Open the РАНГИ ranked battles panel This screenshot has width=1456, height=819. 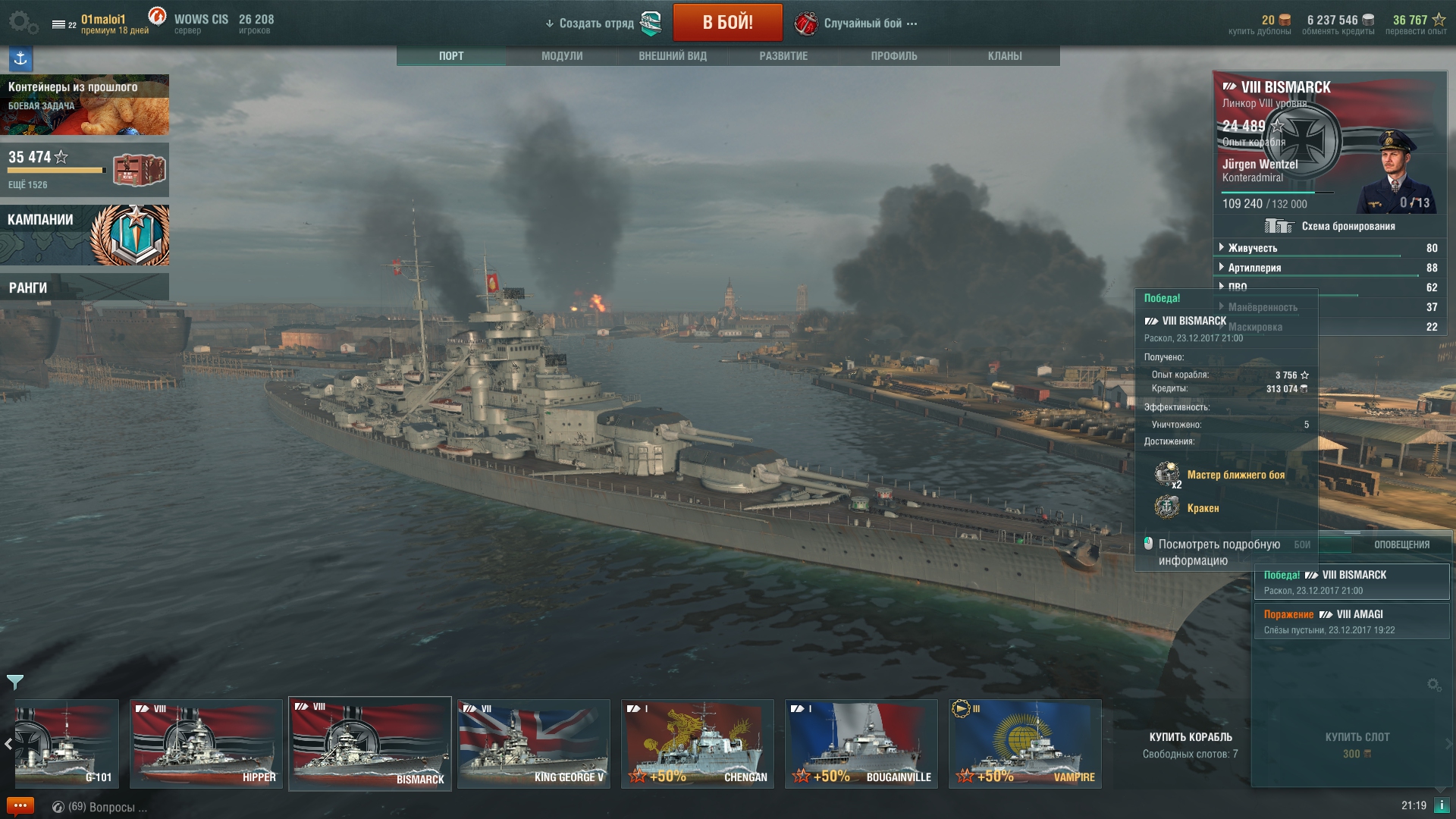(x=84, y=287)
